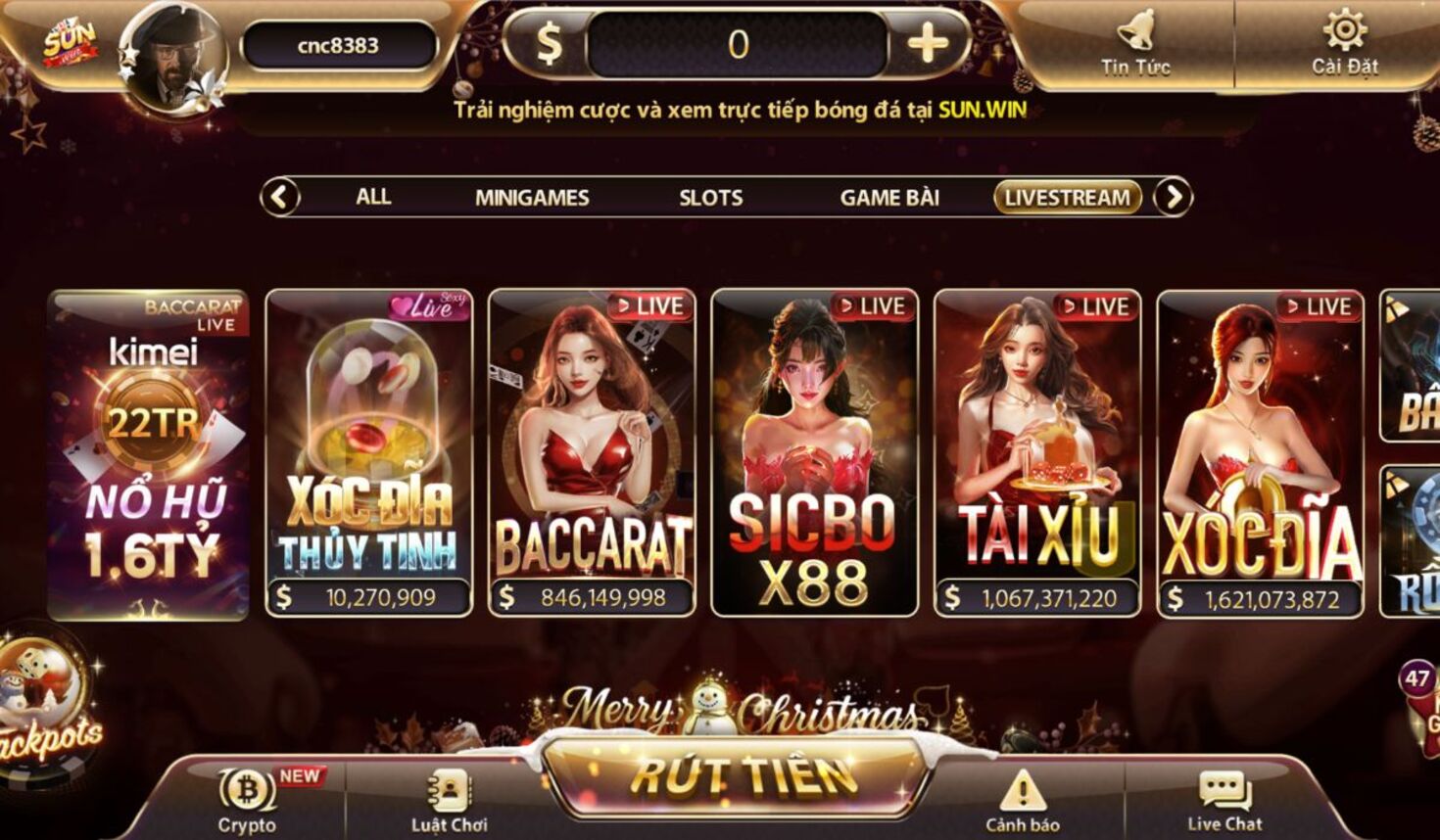Image resolution: width=1440 pixels, height=840 pixels.
Task: Open the Baccarat live game tile
Action: point(592,452)
